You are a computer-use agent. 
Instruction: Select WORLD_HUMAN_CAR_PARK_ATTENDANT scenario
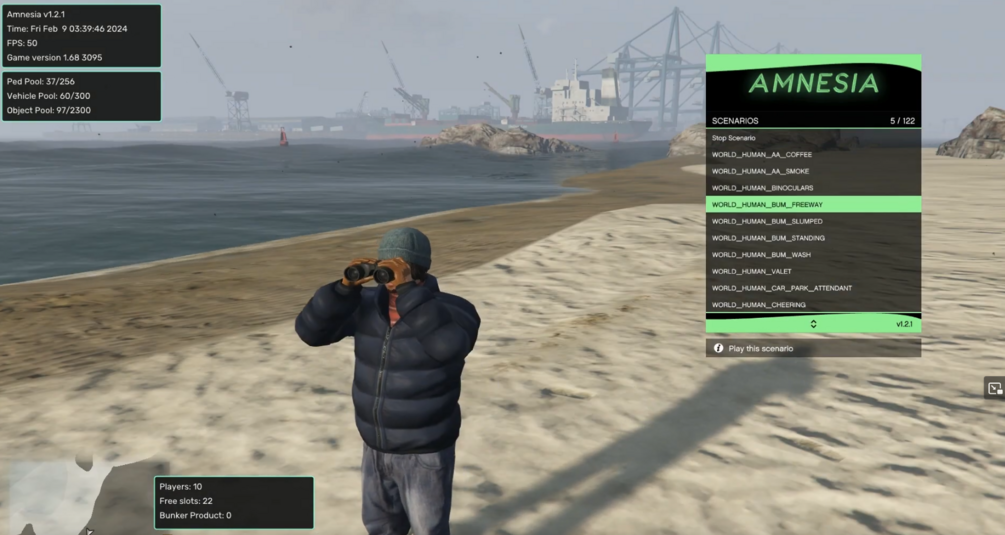click(x=812, y=288)
